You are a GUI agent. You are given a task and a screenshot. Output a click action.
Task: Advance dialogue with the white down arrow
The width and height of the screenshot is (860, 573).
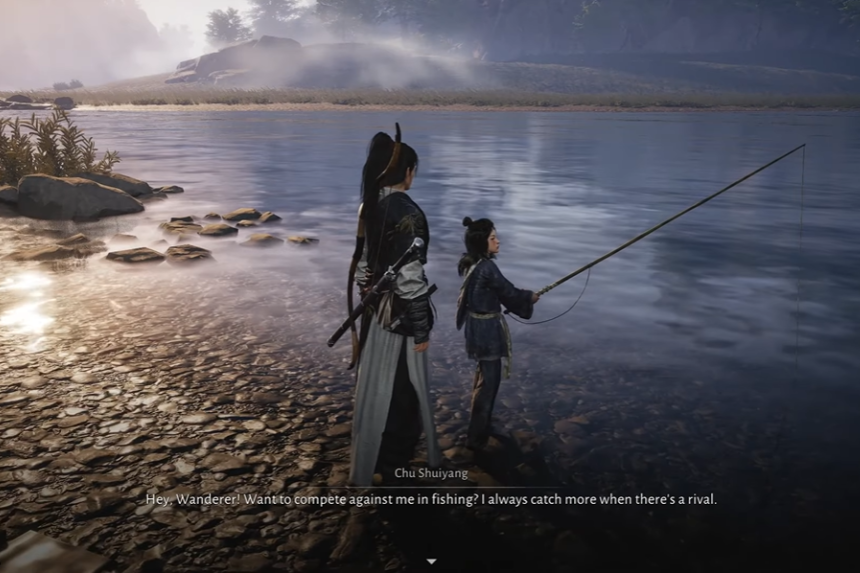[431, 561]
